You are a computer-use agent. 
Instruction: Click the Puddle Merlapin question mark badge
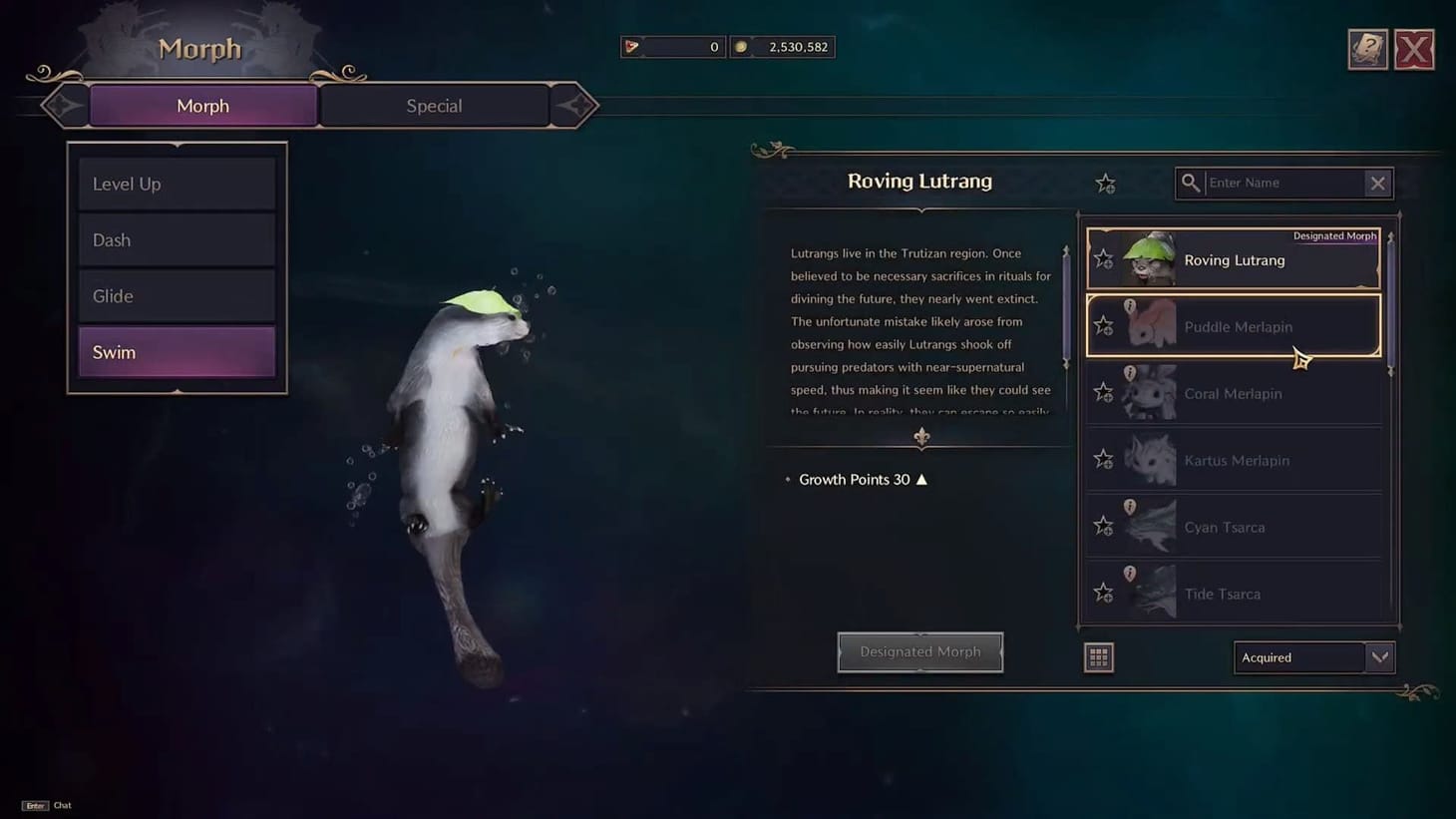click(1130, 306)
